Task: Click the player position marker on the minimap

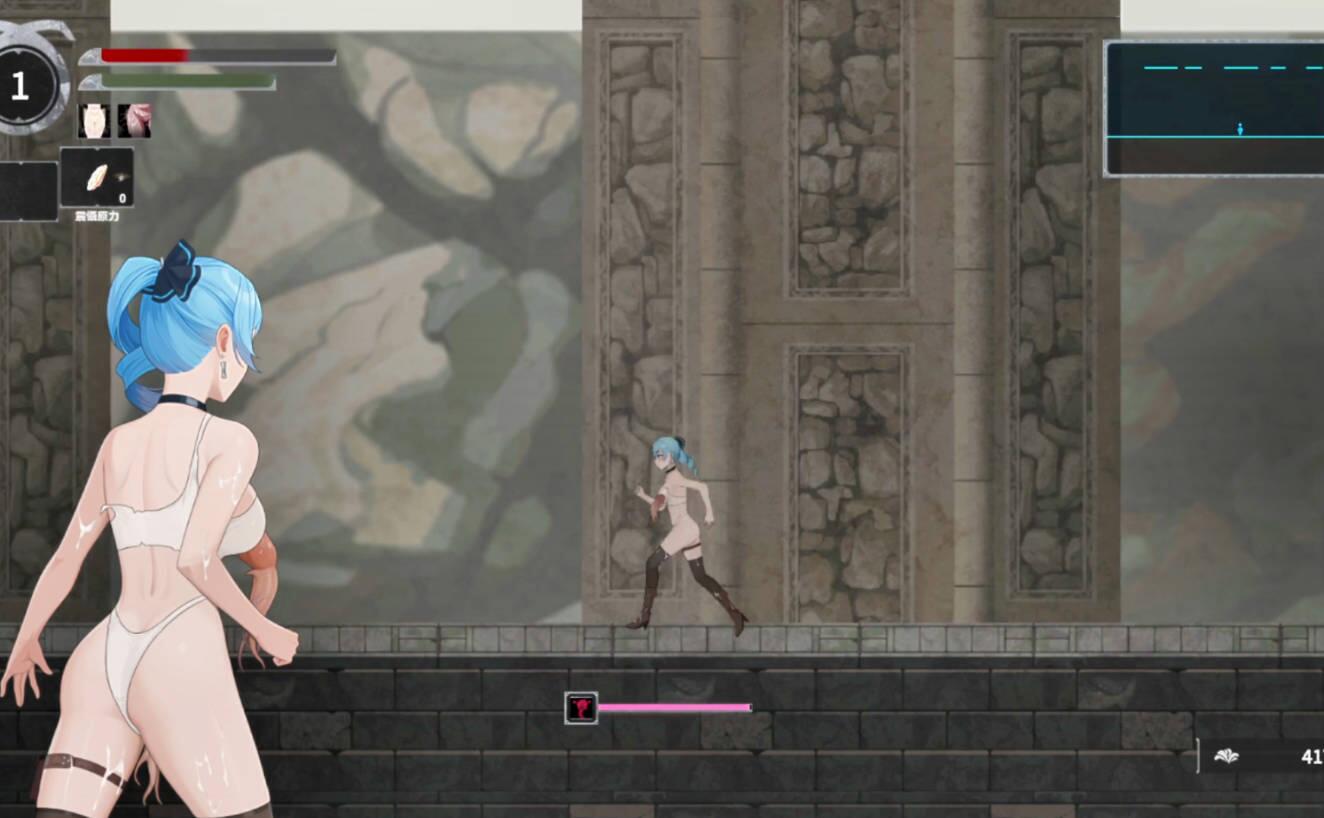Action: pyautogui.click(x=1240, y=129)
